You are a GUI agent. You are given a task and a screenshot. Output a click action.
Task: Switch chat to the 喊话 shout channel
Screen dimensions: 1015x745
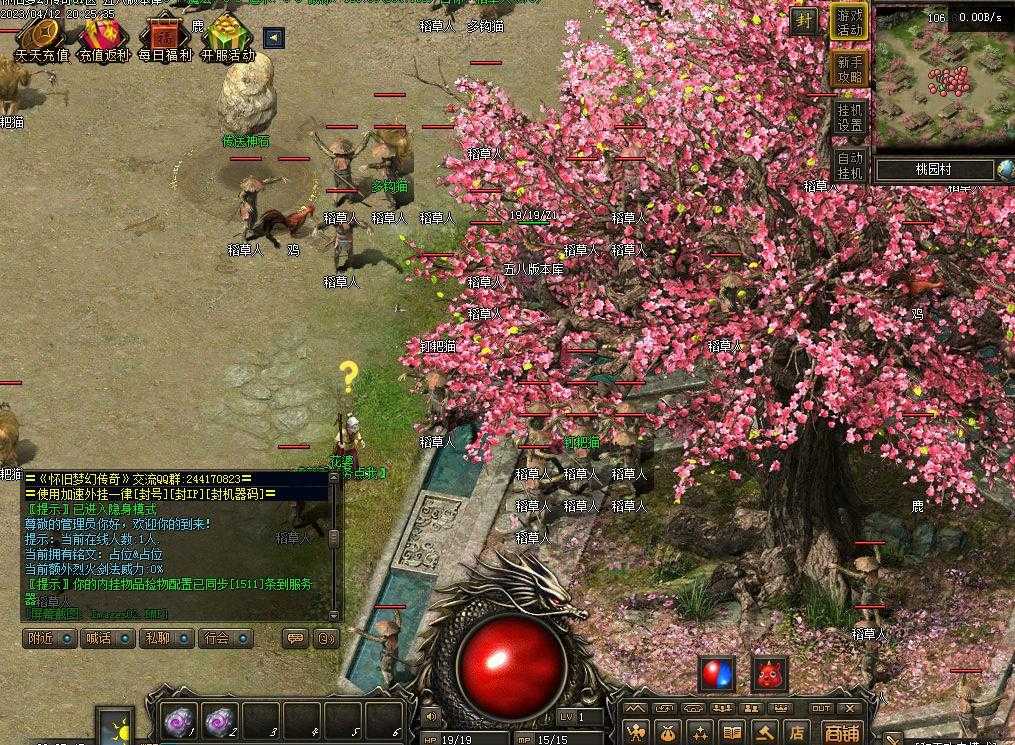[107, 638]
